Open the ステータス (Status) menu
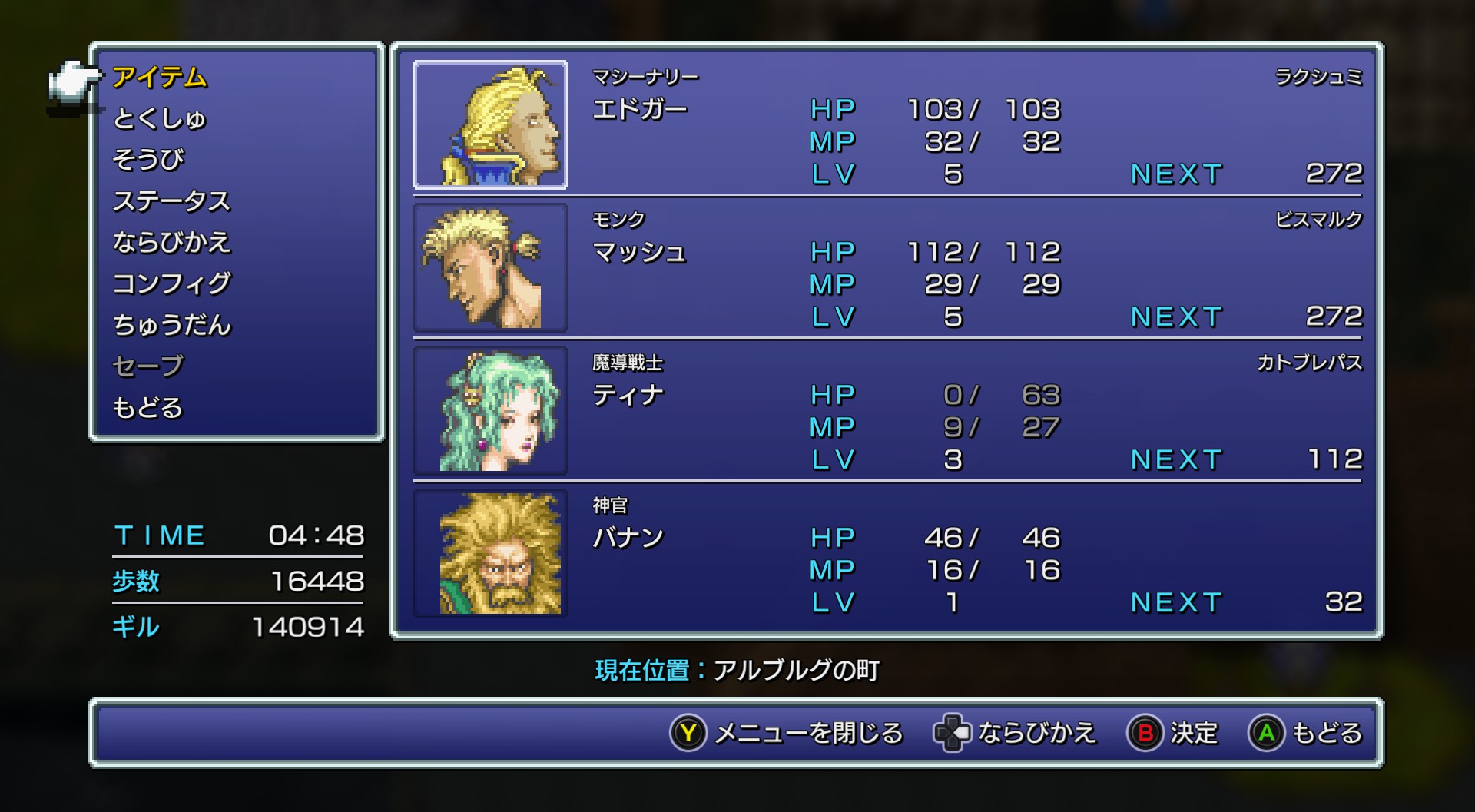This screenshot has width=1475, height=812. [x=173, y=200]
